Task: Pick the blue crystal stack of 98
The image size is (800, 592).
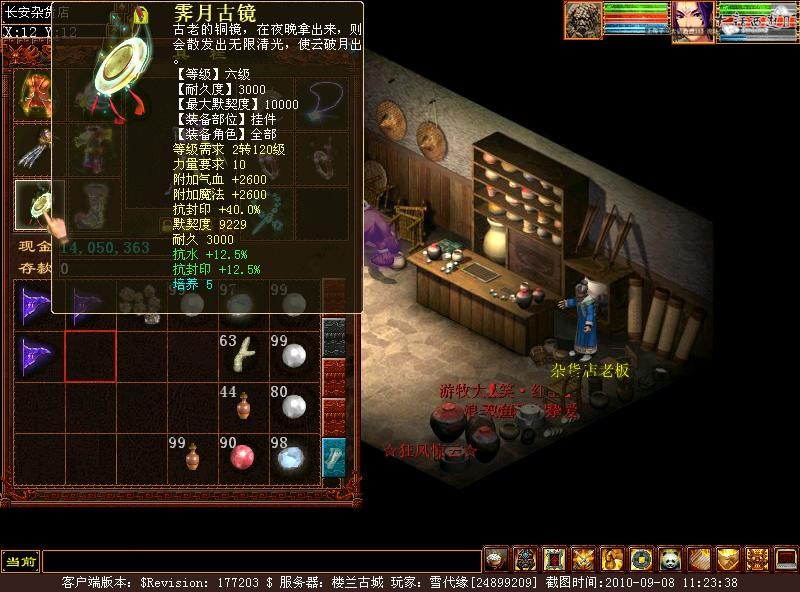Action: [293, 457]
